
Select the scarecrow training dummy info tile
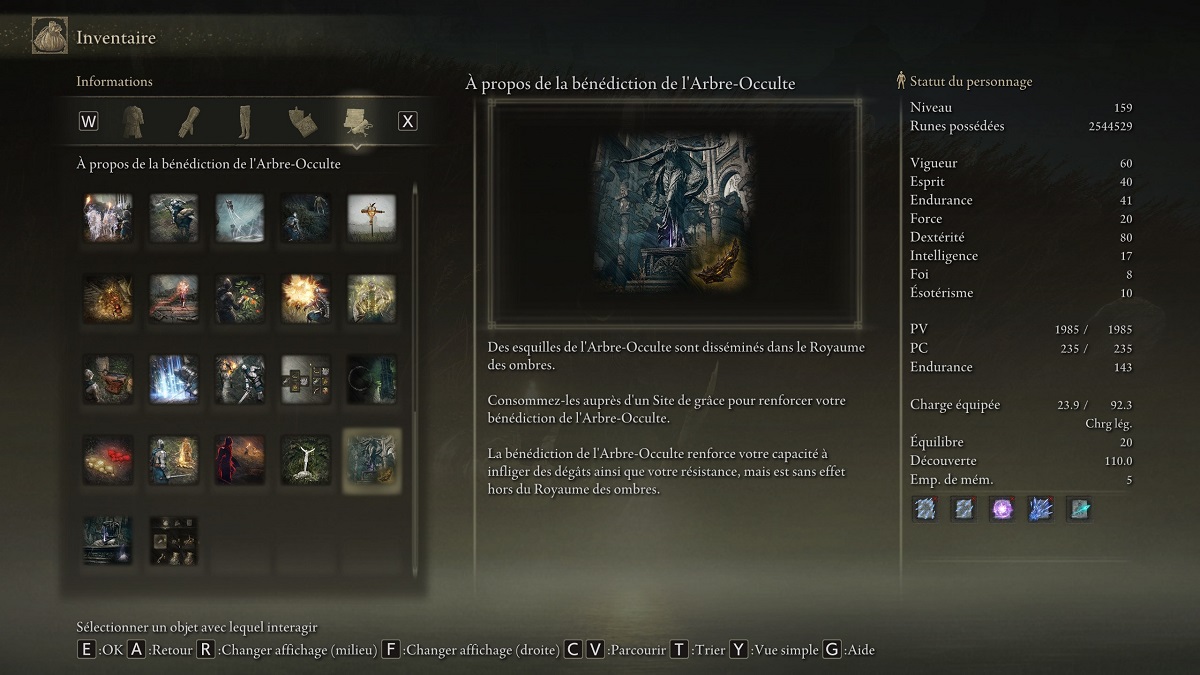pos(371,218)
